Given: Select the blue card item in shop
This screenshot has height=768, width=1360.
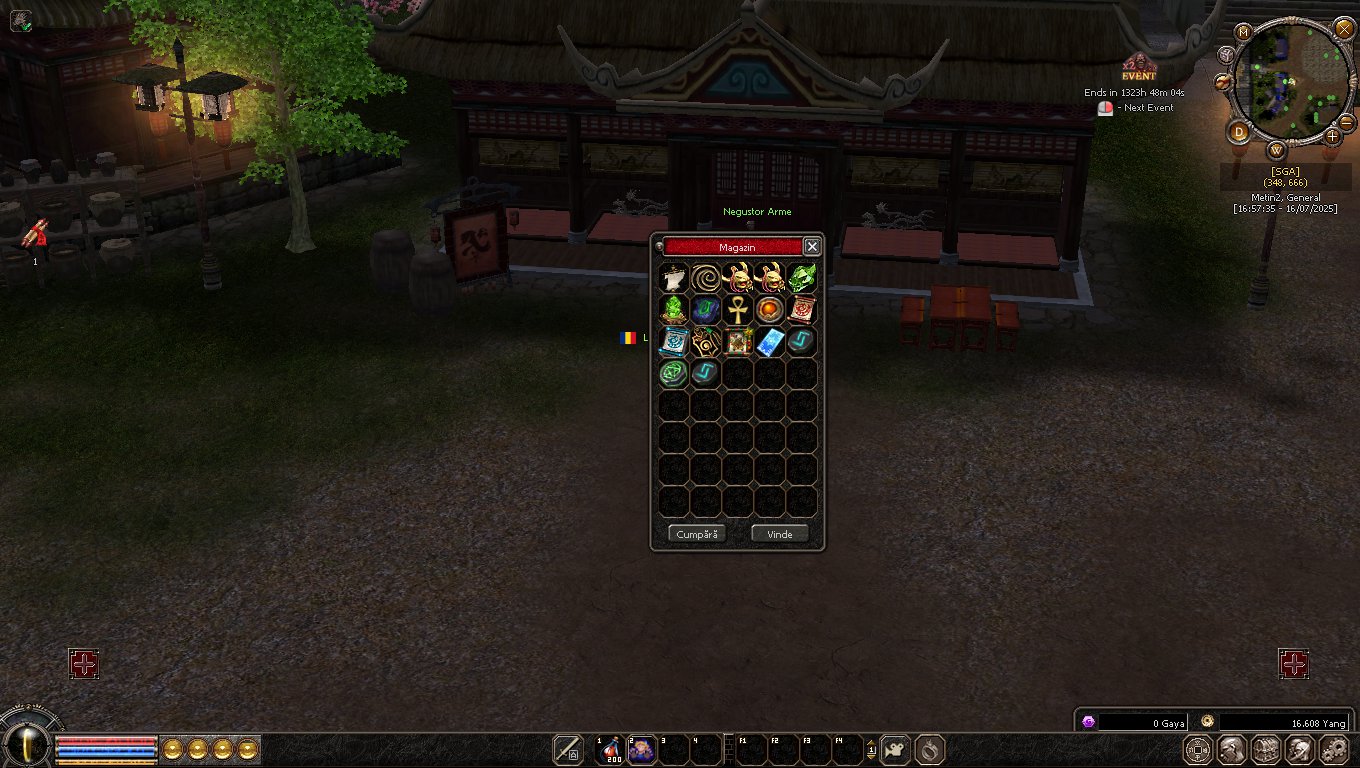Looking at the screenshot, I should pyautogui.click(x=770, y=341).
